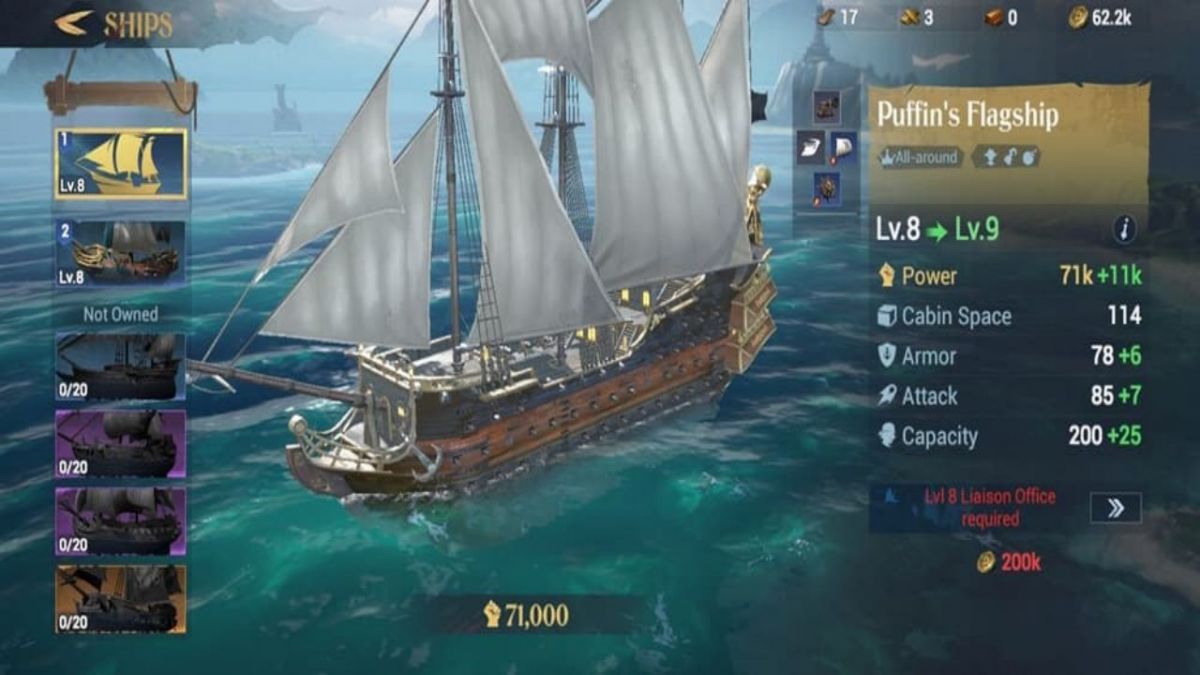
Task: Select the Lv.8 ship in slot 2
Action: click(x=121, y=254)
